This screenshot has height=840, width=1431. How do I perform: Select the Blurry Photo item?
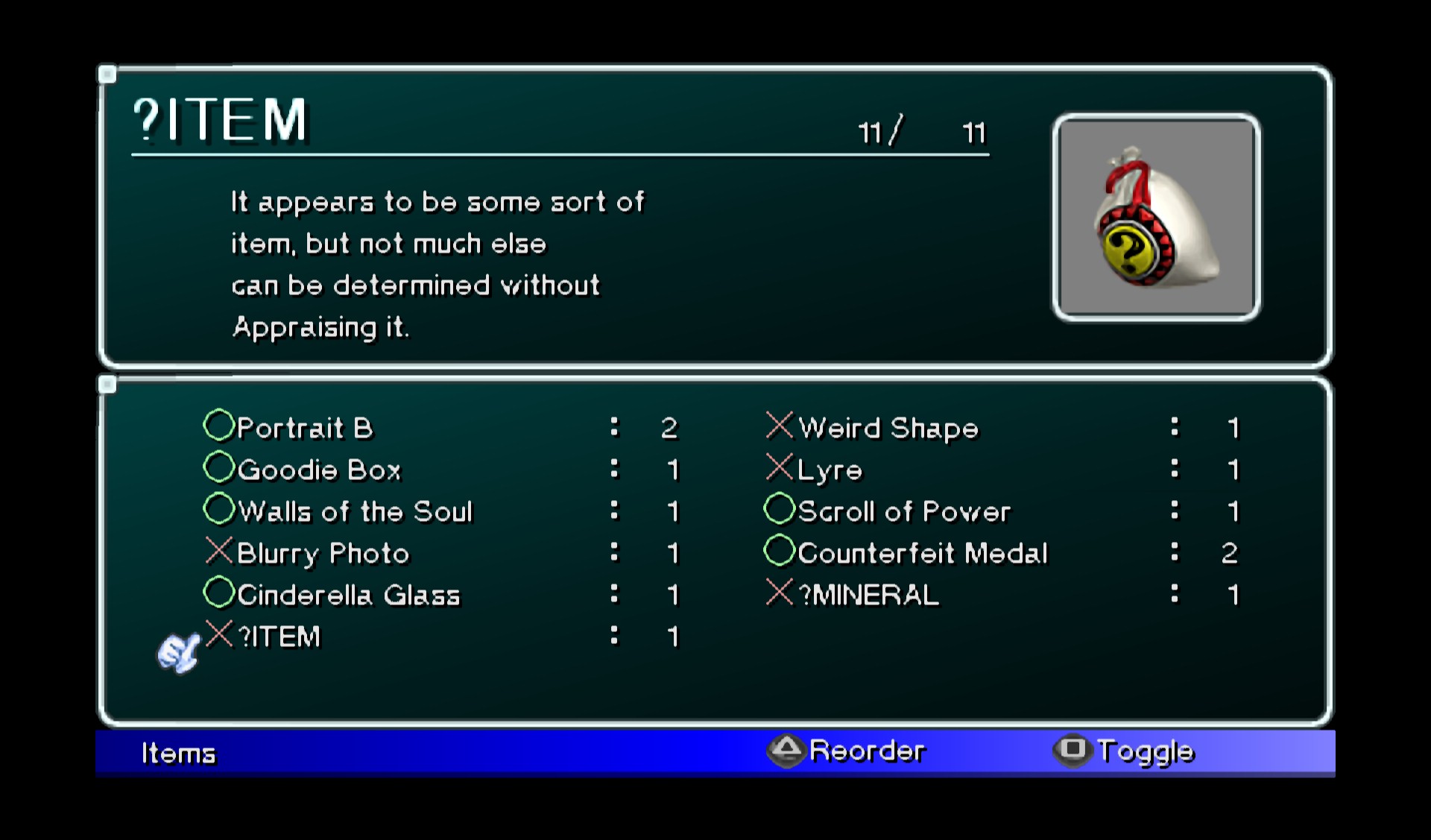tap(323, 553)
